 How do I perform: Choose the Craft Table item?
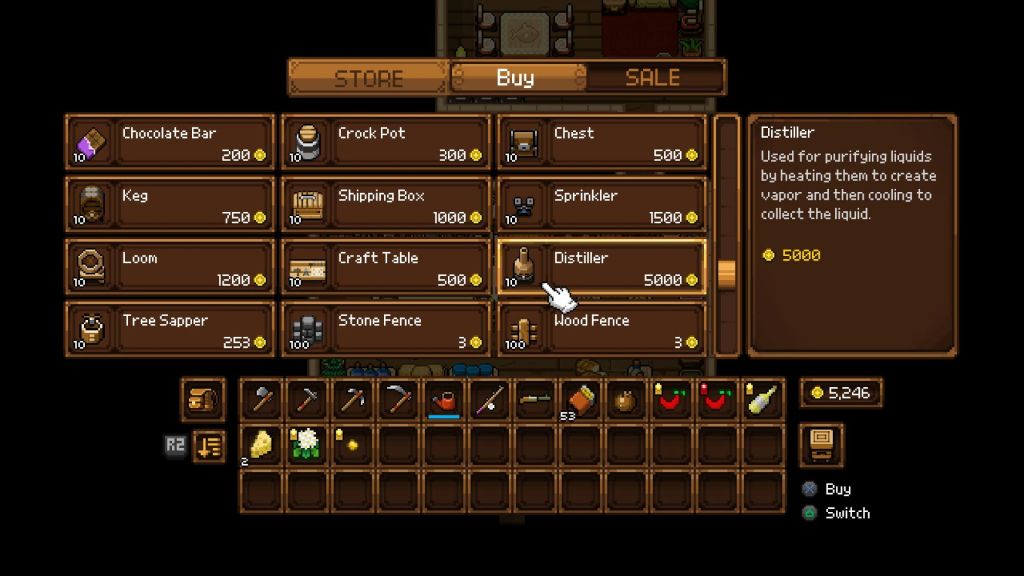click(385, 268)
